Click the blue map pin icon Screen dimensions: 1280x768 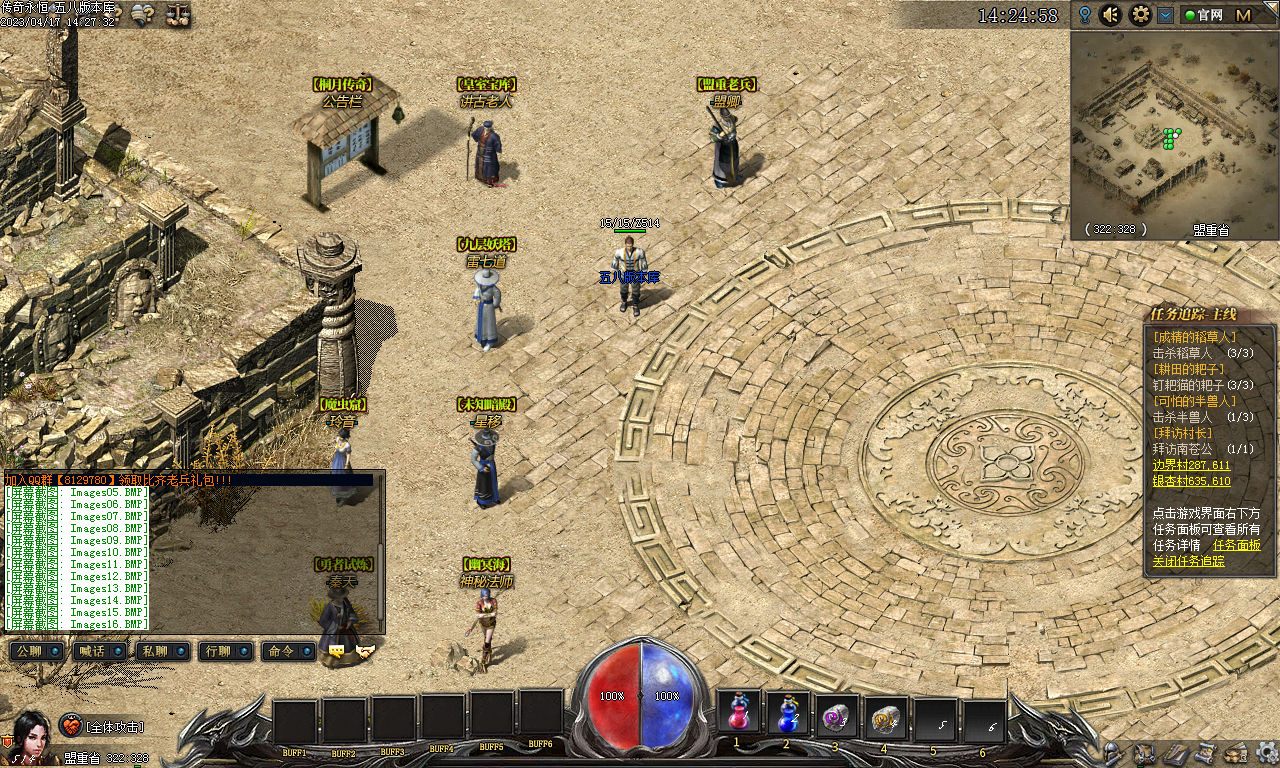1084,15
